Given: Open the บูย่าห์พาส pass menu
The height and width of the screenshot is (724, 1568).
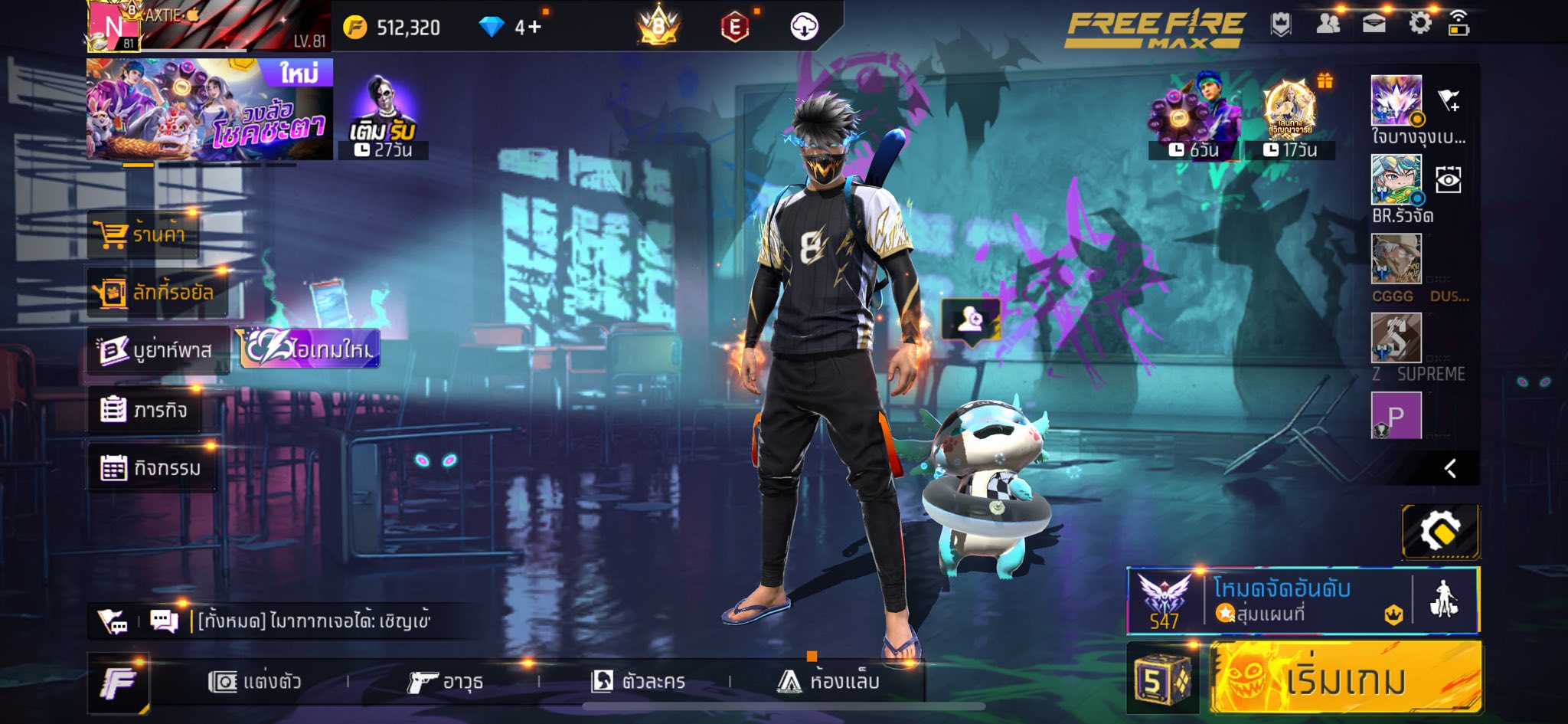Looking at the screenshot, I should [x=158, y=350].
